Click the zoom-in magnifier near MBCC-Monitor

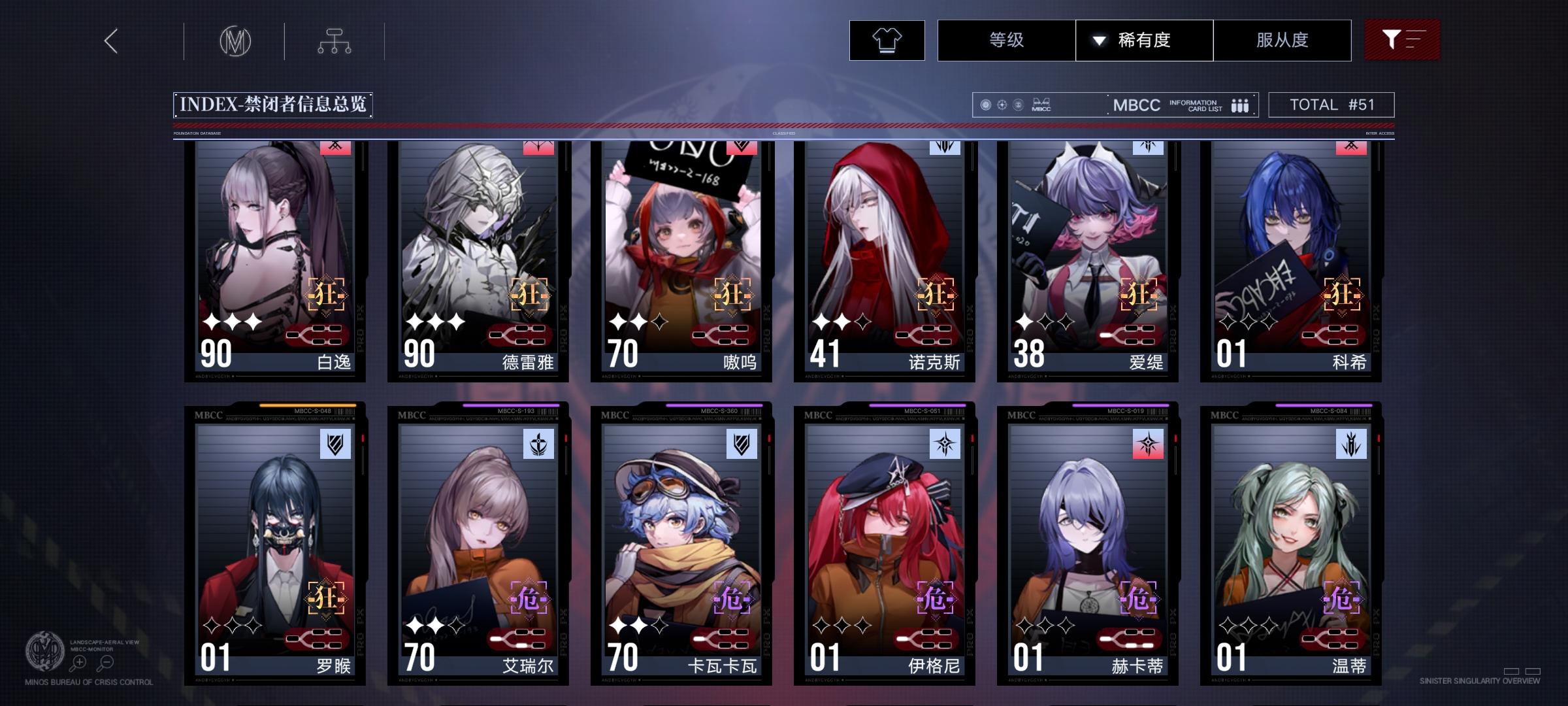pyautogui.click(x=78, y=662)
